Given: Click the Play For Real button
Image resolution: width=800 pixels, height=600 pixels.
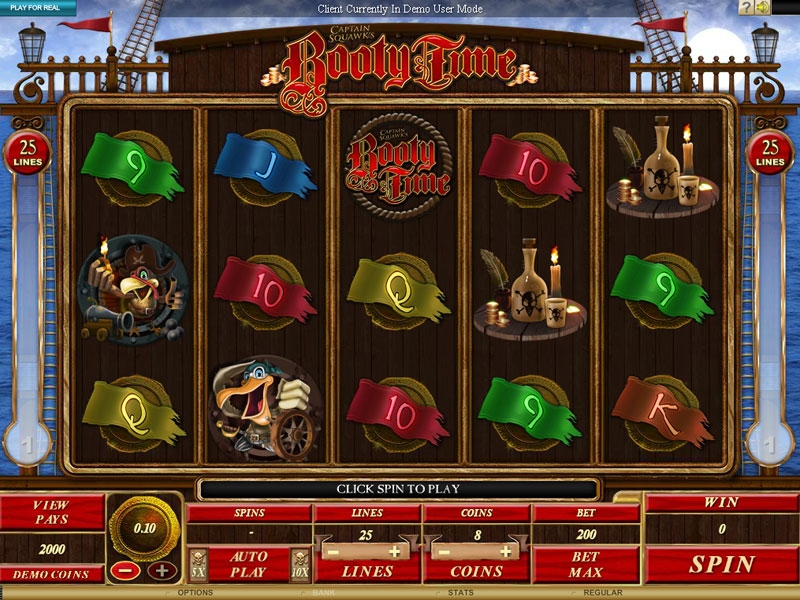Looking at the screenshot, I should tap(37, 7).
